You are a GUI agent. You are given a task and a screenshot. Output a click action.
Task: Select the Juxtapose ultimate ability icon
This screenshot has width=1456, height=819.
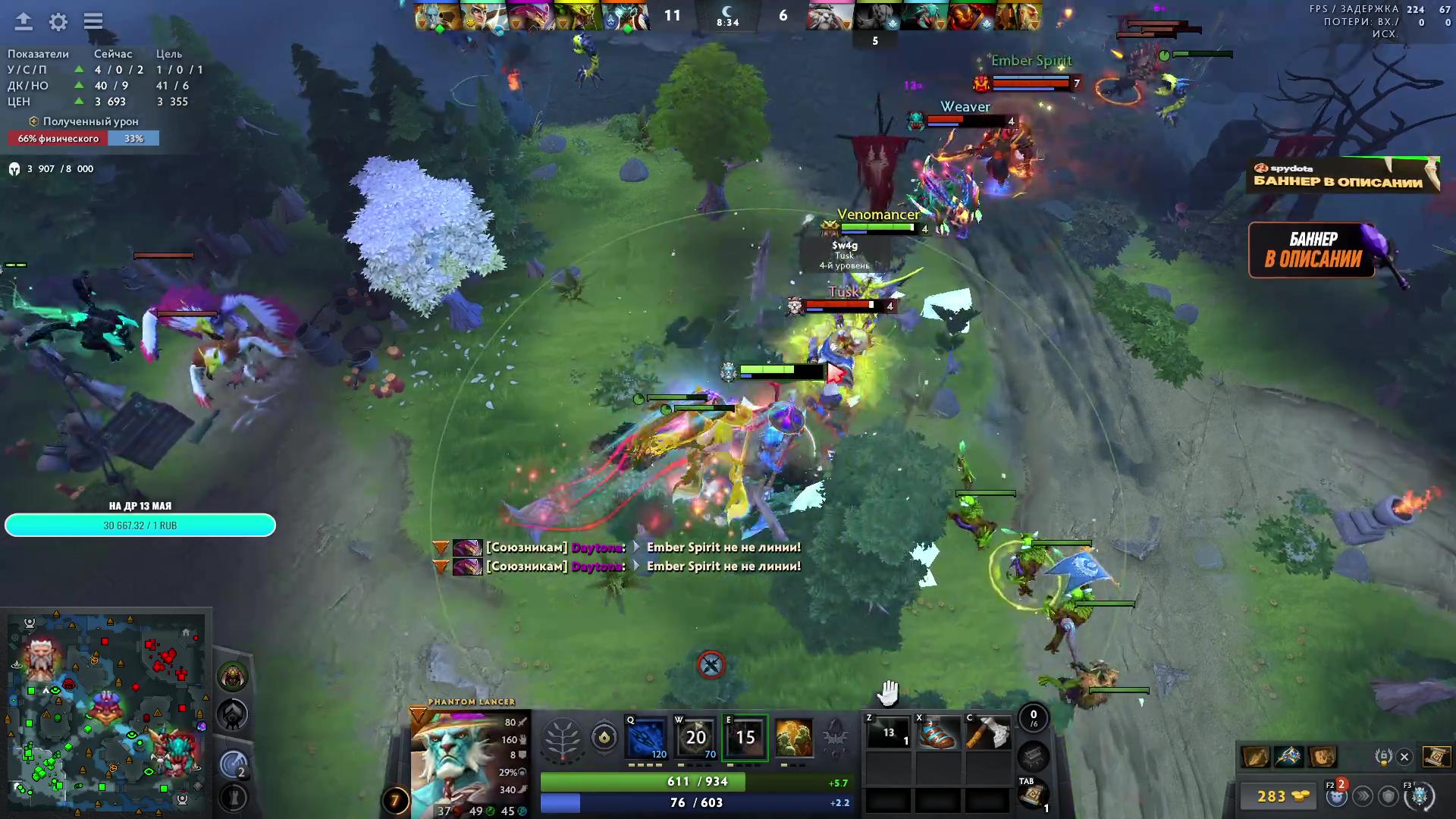[793, 736]
